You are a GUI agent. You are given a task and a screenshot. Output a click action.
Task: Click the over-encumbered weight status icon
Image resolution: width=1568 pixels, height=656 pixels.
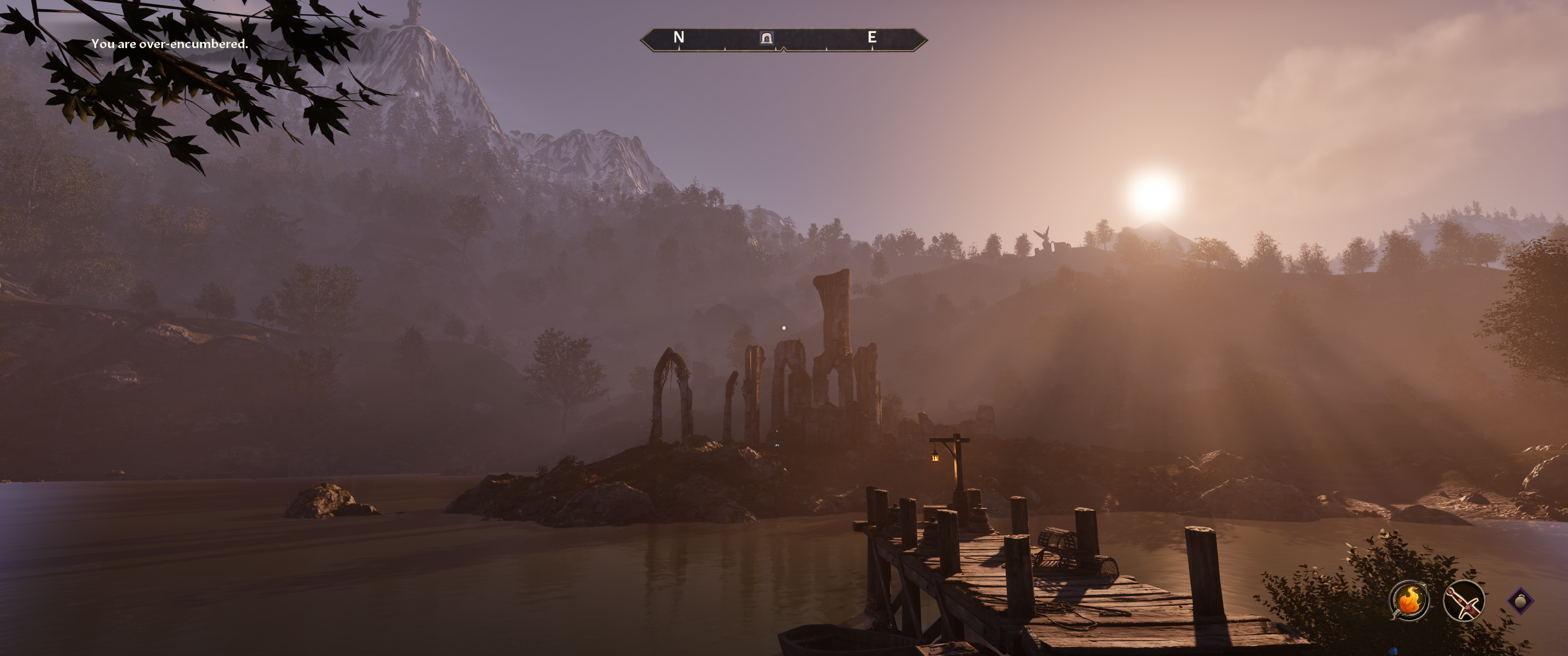click(1520, 601)
